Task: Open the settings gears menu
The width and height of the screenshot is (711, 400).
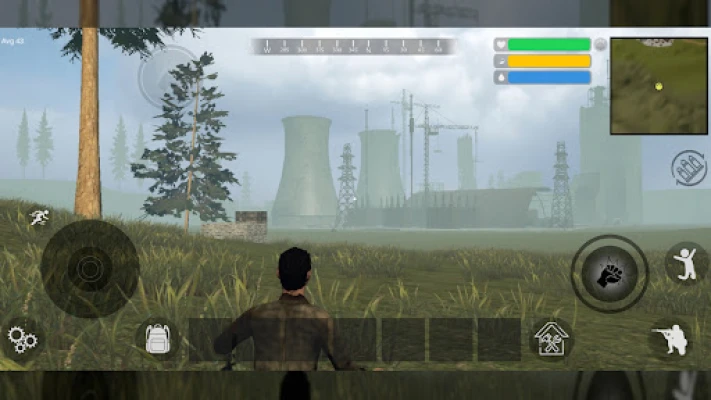Action: pyautogui.click(x=21, y=340)
